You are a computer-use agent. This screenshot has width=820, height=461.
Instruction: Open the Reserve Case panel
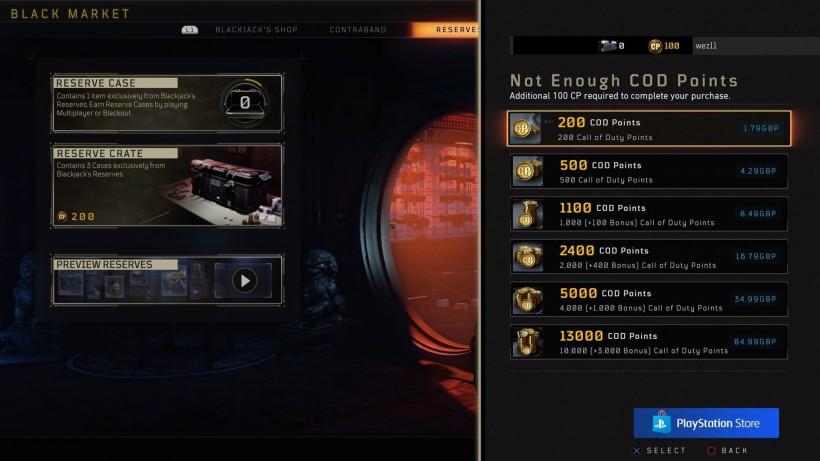pos(167,103)
